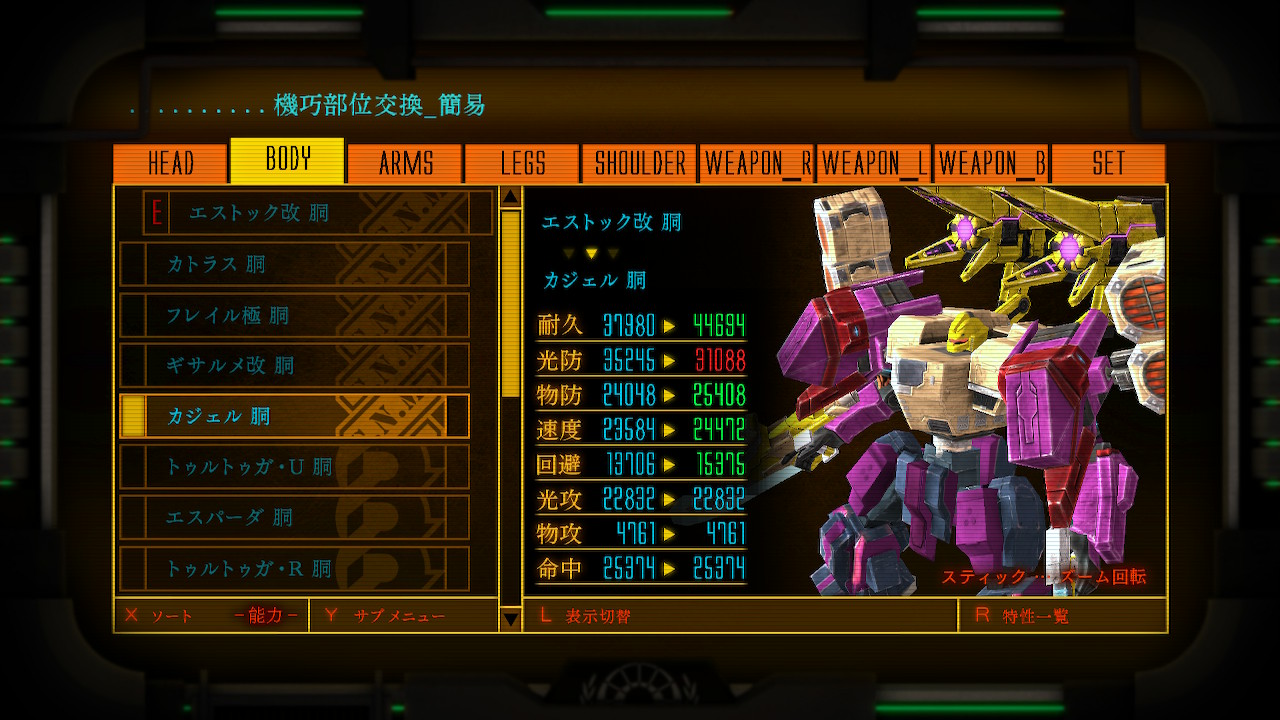Viewport: 1280px width, 720px height.
Task: Choose カトラス 胴 from the list
Action: point(294,264)
